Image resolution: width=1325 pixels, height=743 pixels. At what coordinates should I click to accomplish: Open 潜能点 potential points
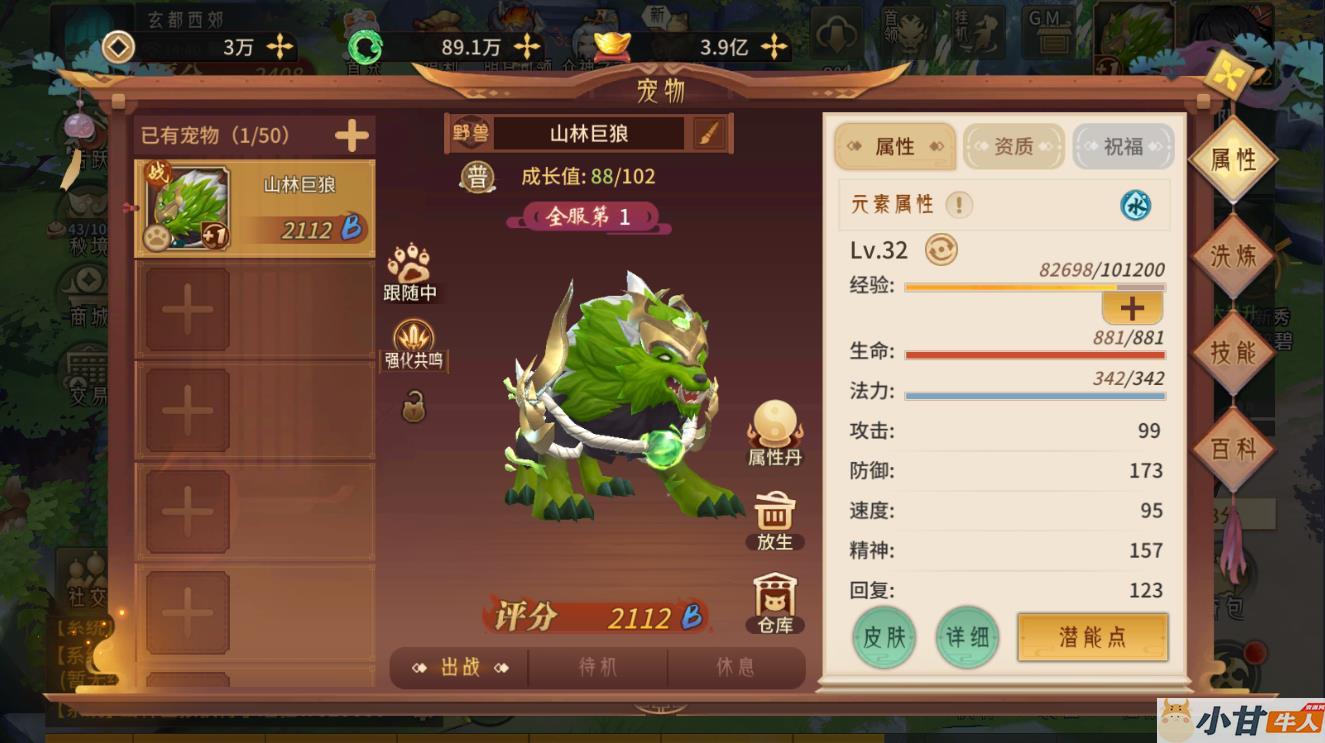tap(1092, 637)
